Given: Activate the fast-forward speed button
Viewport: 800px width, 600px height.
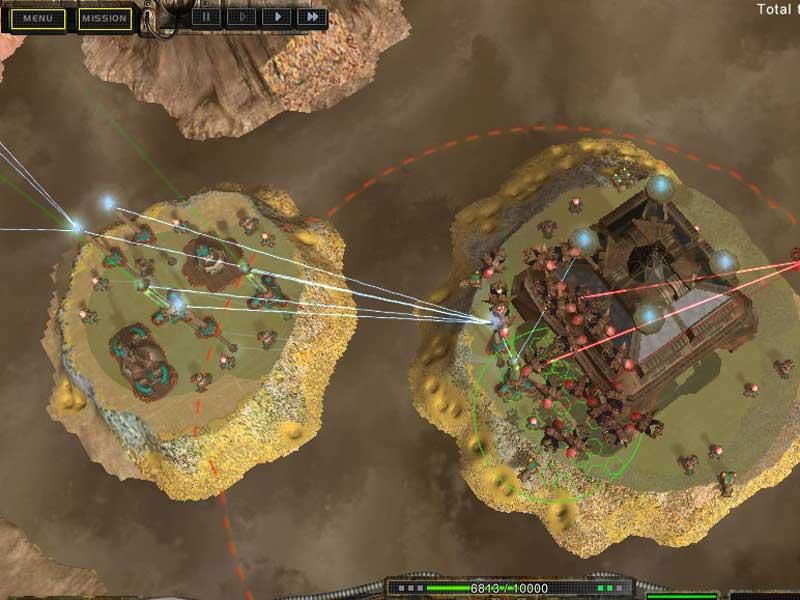Looking at the screenshot, I should click(x=312, y=17).
